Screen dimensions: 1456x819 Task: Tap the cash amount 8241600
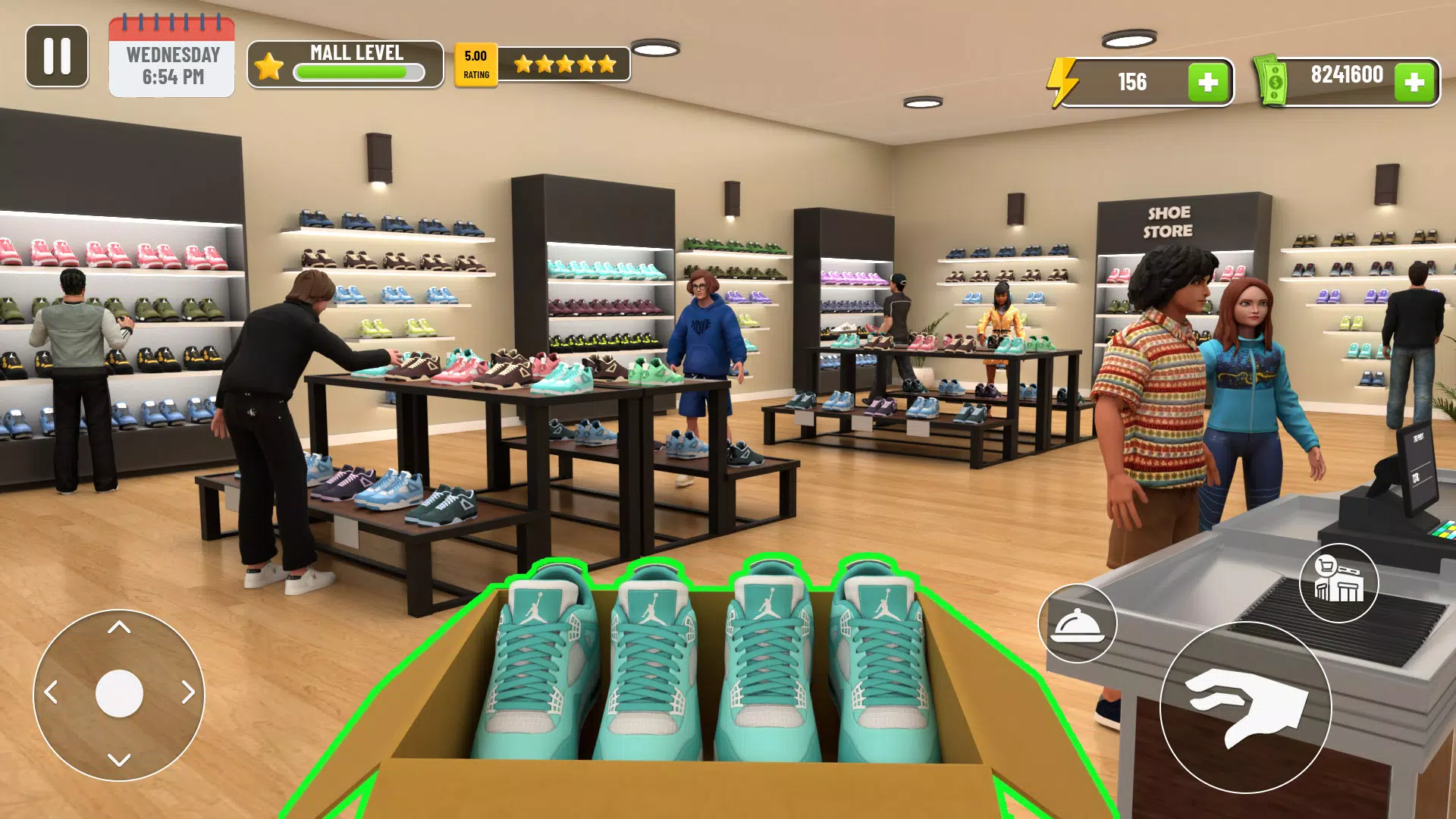coord(1346,76)
